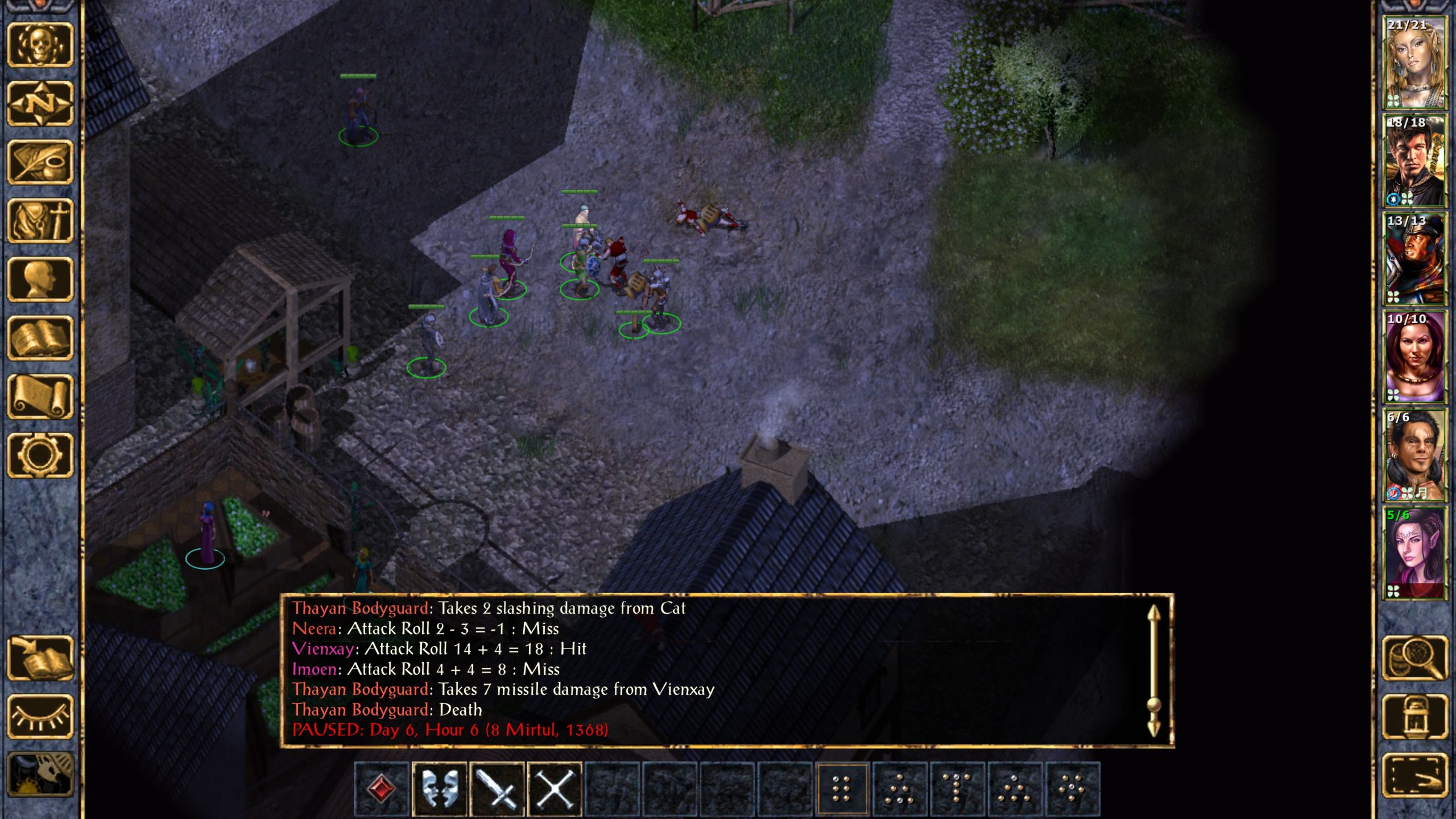Open the options gear button
This screenshot has height=819, width=1456.
coord(40,455)
